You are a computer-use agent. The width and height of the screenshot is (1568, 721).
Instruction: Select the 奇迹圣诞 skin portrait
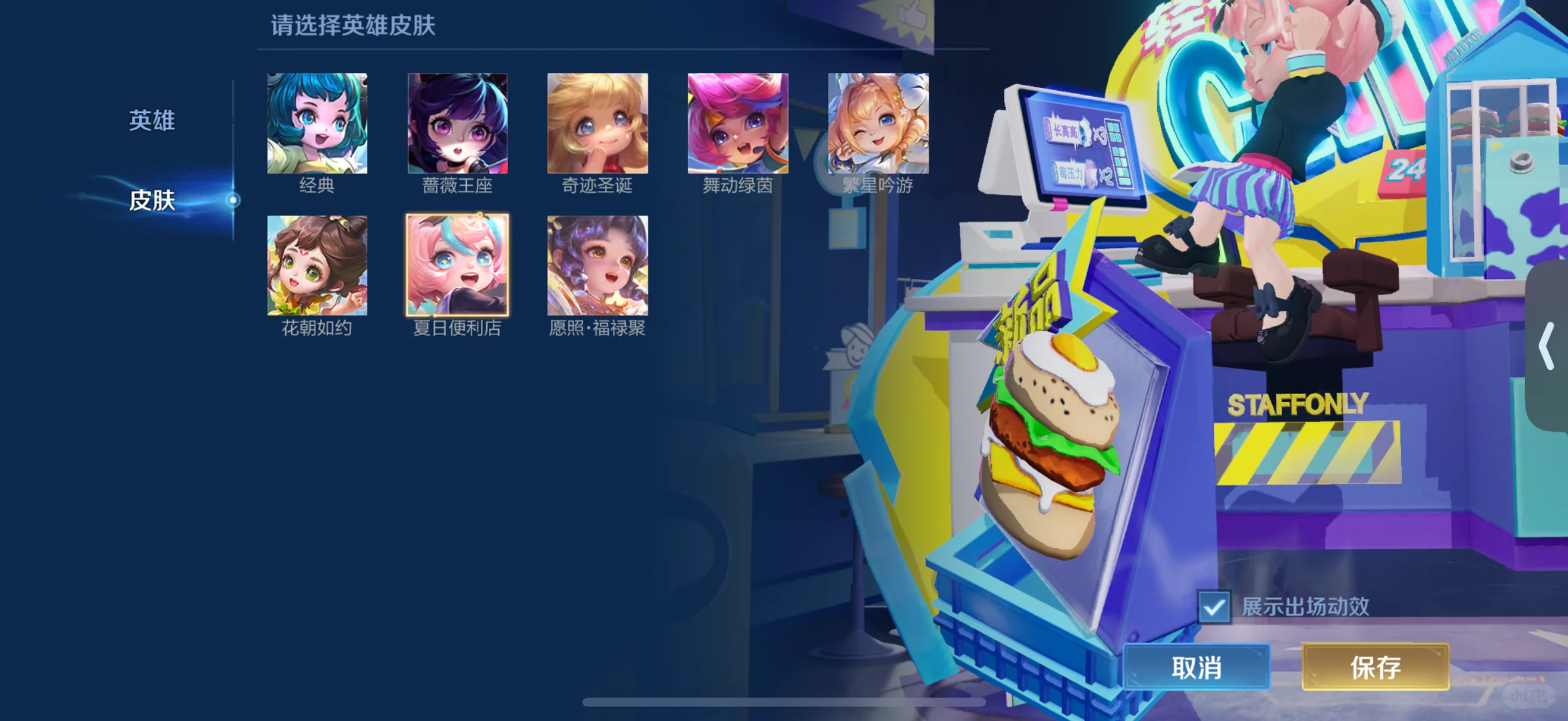[x=598, y=124]
